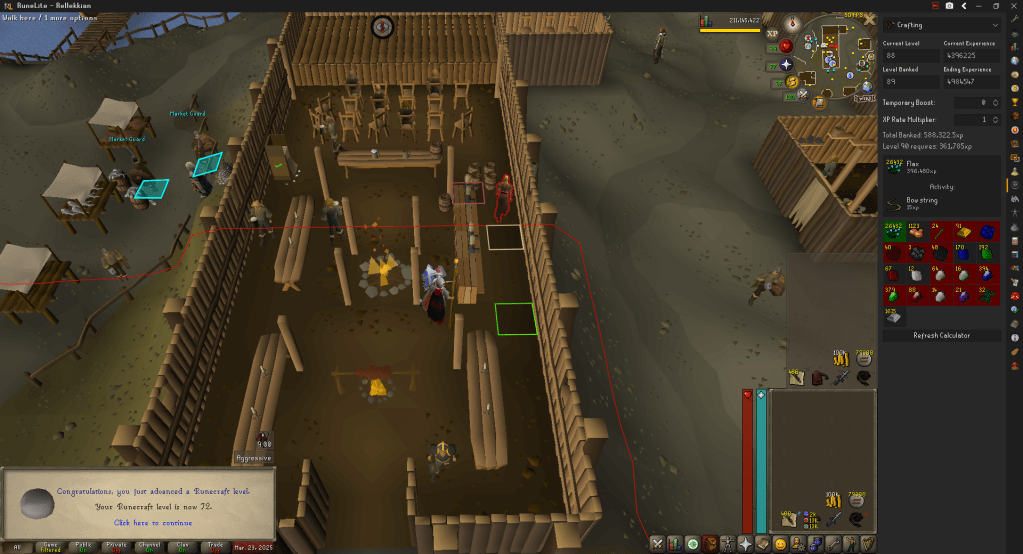Open the Skills tab
Image resolution: width=1023 pixels, height=554 pixels.
point(675,544)
